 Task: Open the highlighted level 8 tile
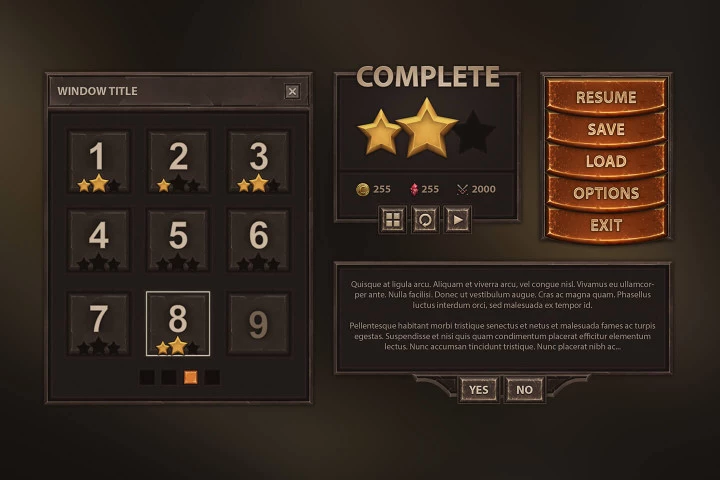pos(178,323)
